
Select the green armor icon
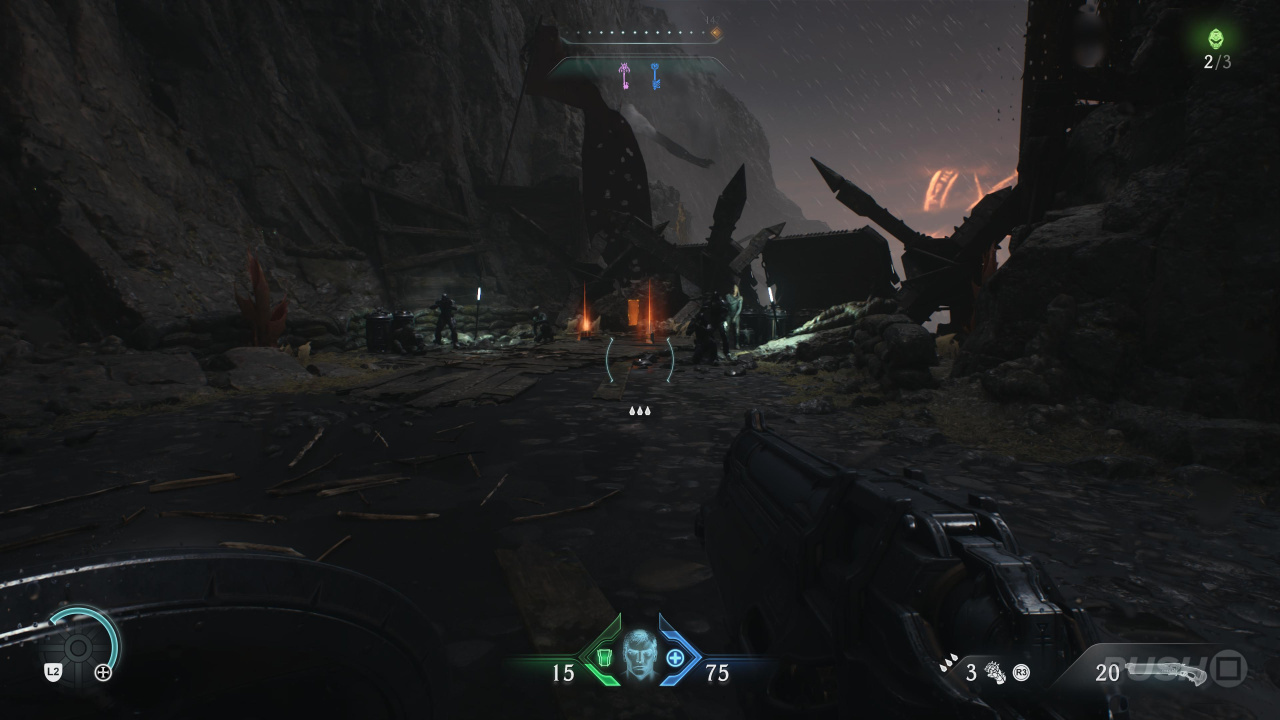pos(604,658)
